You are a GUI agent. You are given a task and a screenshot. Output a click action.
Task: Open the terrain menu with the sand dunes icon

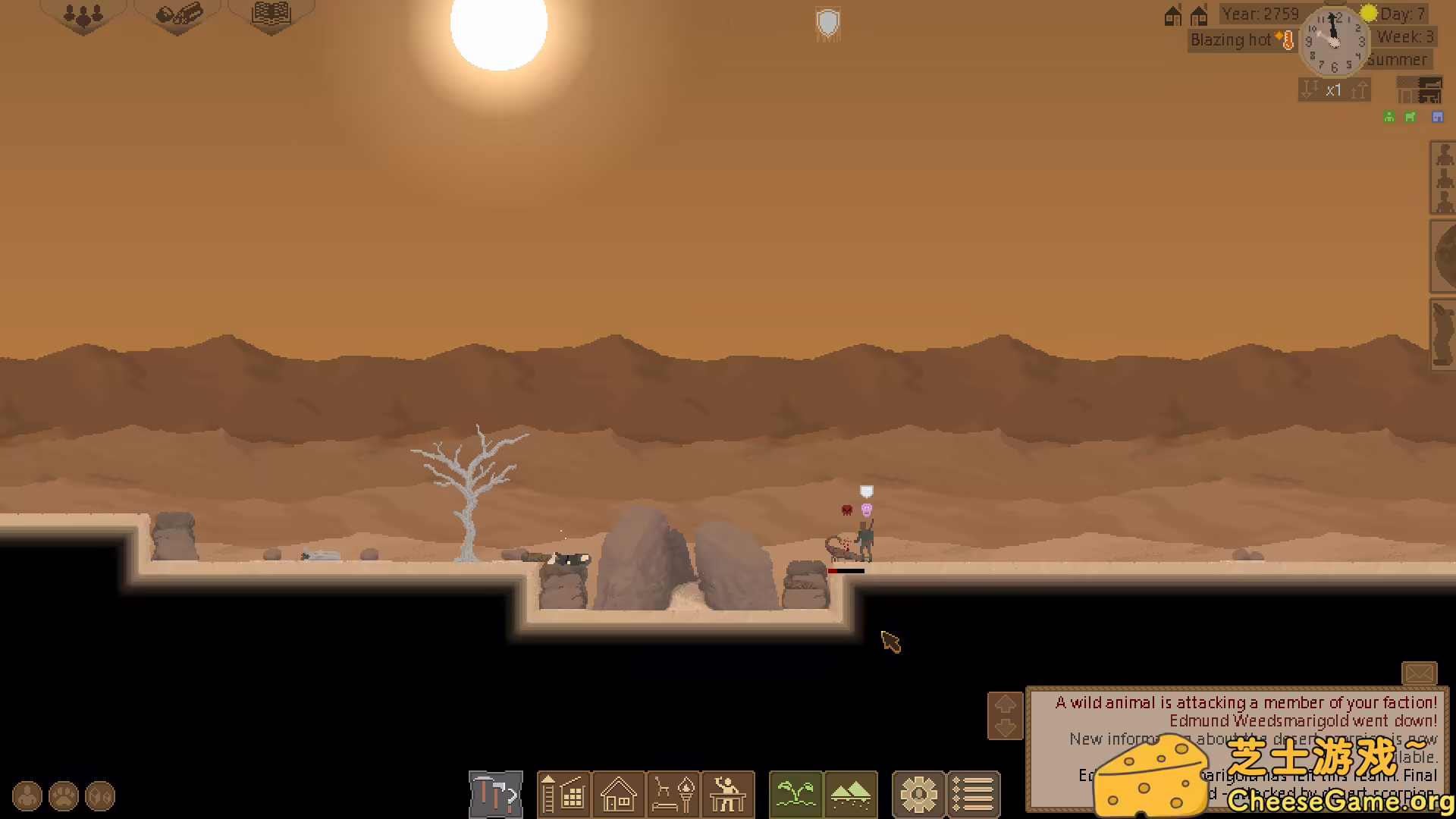(x=849, y=795)
